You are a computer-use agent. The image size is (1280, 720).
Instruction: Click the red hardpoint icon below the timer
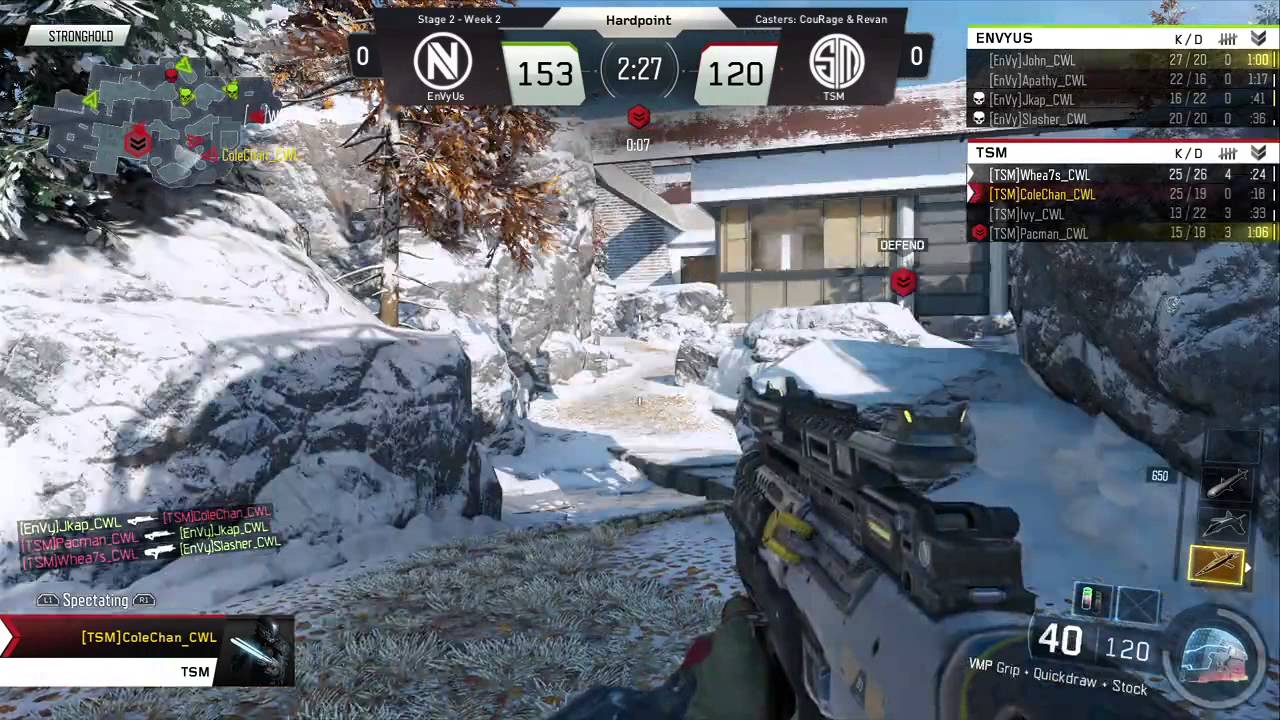639,118
